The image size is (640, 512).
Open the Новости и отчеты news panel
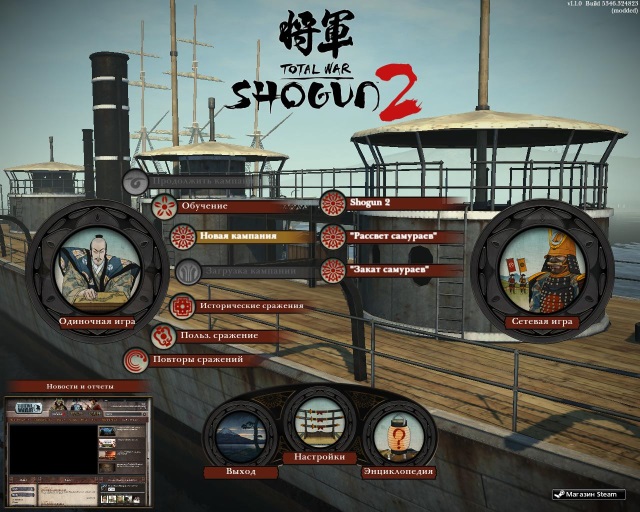click(x=79, y=386)
